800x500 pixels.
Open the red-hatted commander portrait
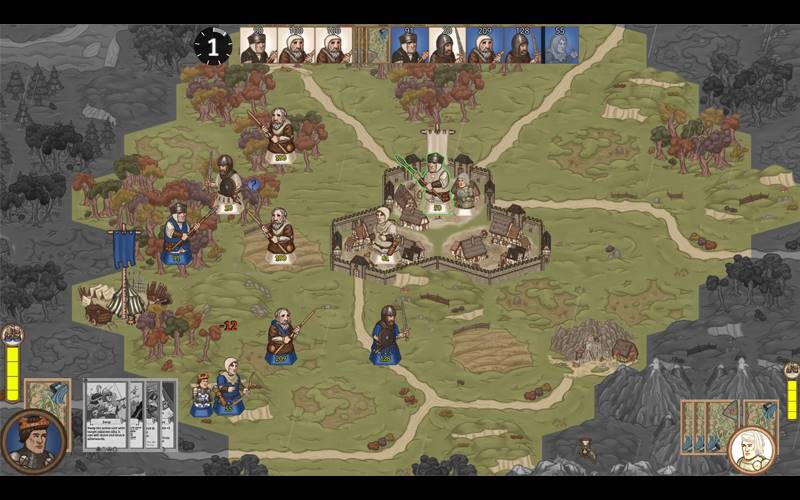33,440
